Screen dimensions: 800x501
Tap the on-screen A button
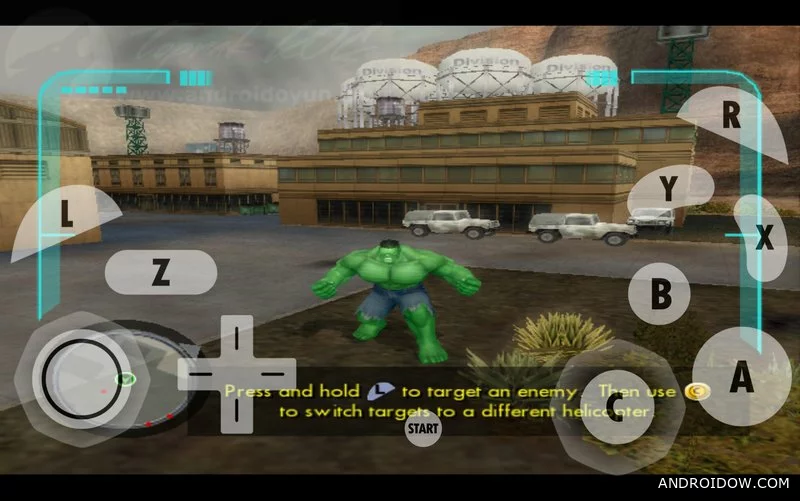pyautogui.click(x=741, y=377)
